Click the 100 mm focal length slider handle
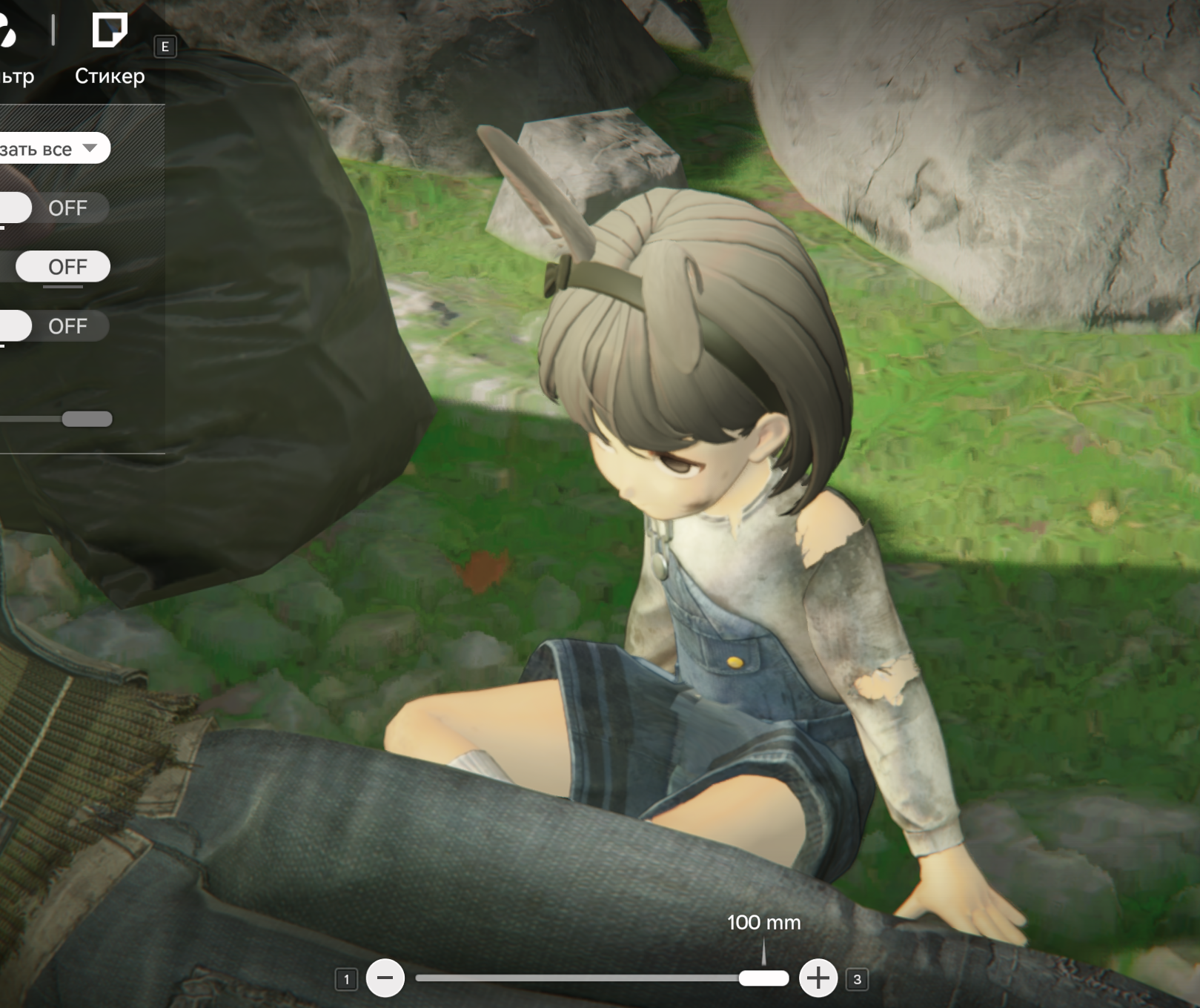Viewport: 1200px width, 1008px height. tap(763, 978)
